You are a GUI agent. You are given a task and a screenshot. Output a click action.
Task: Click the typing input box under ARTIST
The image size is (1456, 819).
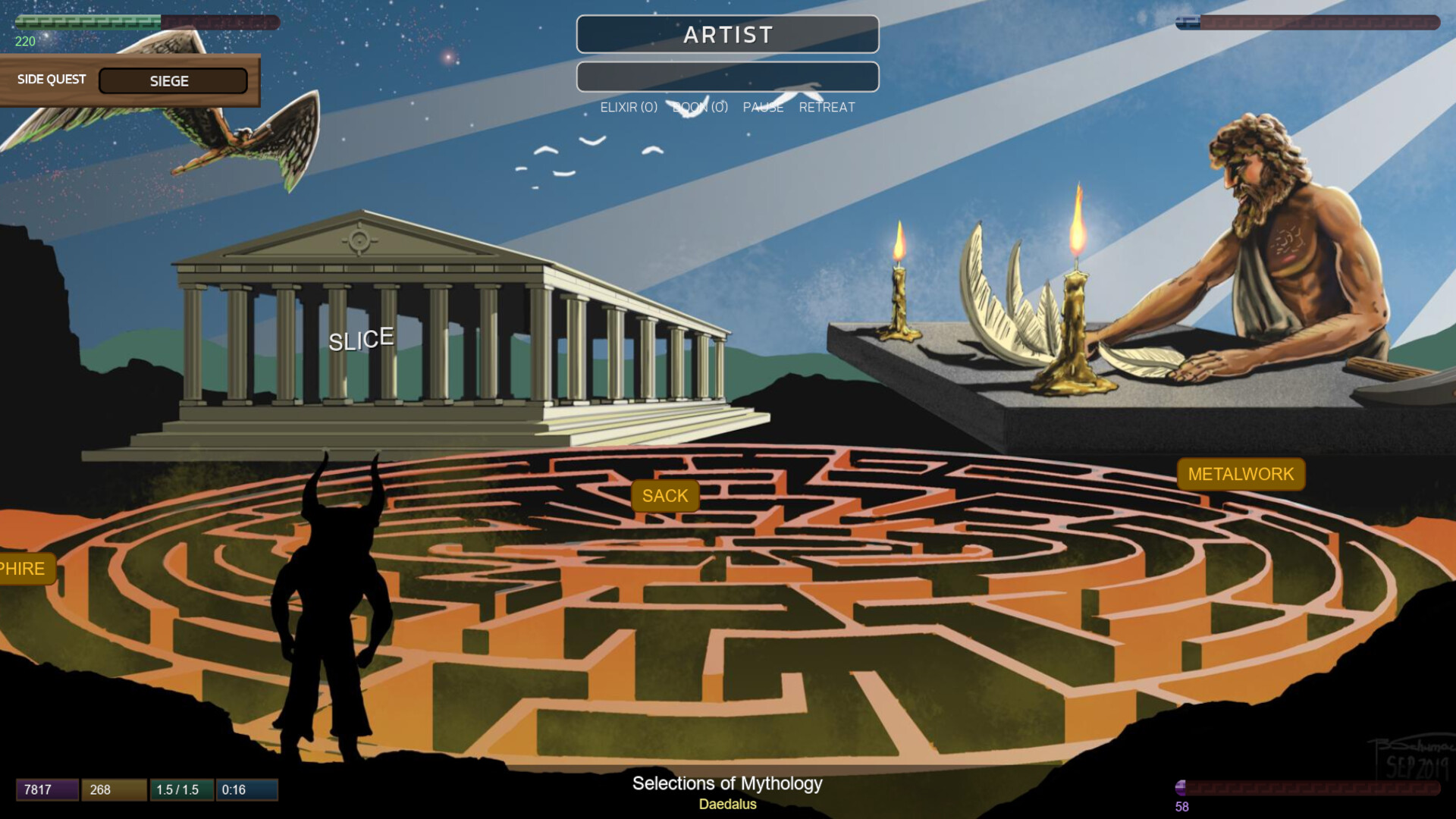pyautogui.click(x=727, y=77)
